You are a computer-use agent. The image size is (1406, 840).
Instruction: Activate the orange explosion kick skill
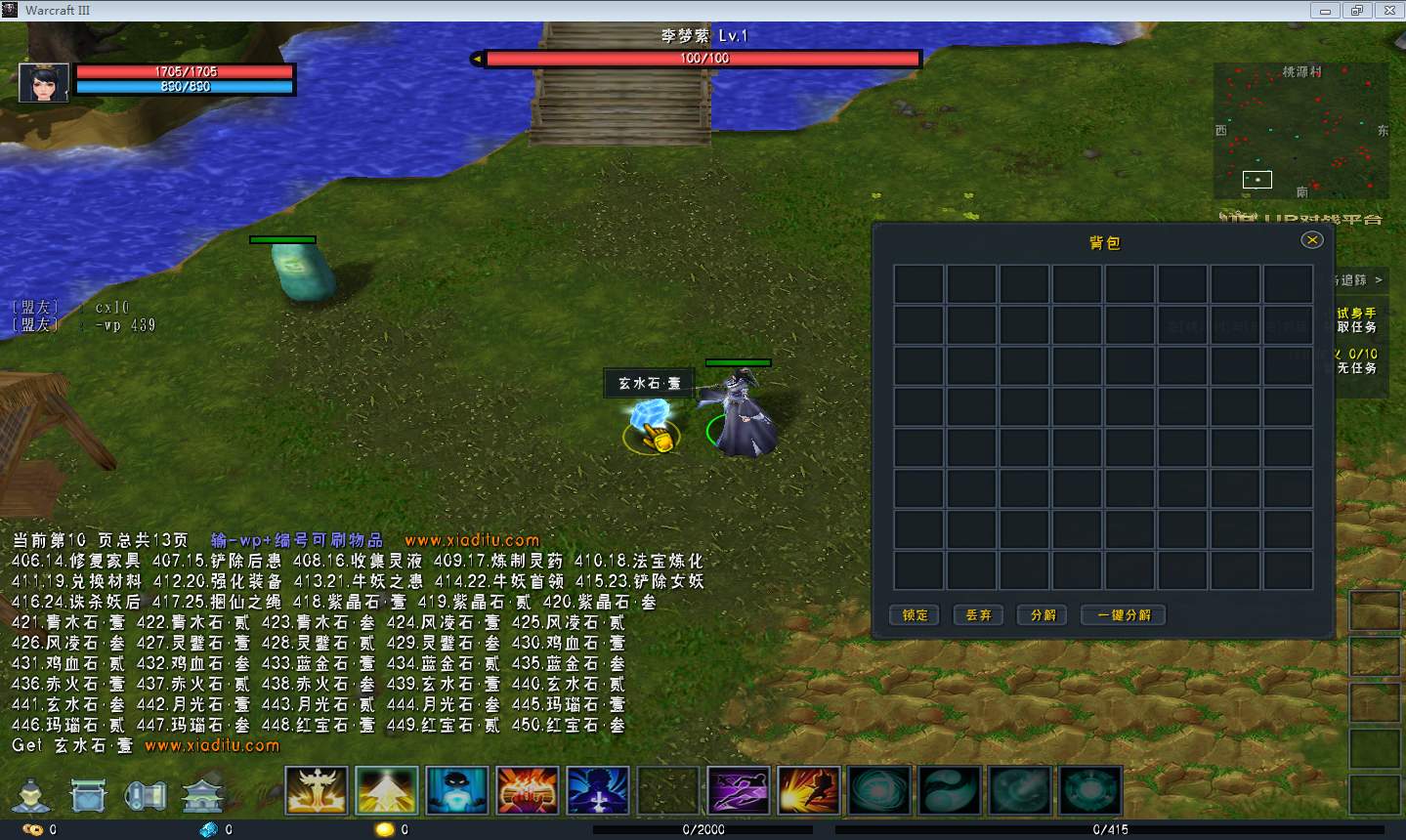[x=809, y=791]
